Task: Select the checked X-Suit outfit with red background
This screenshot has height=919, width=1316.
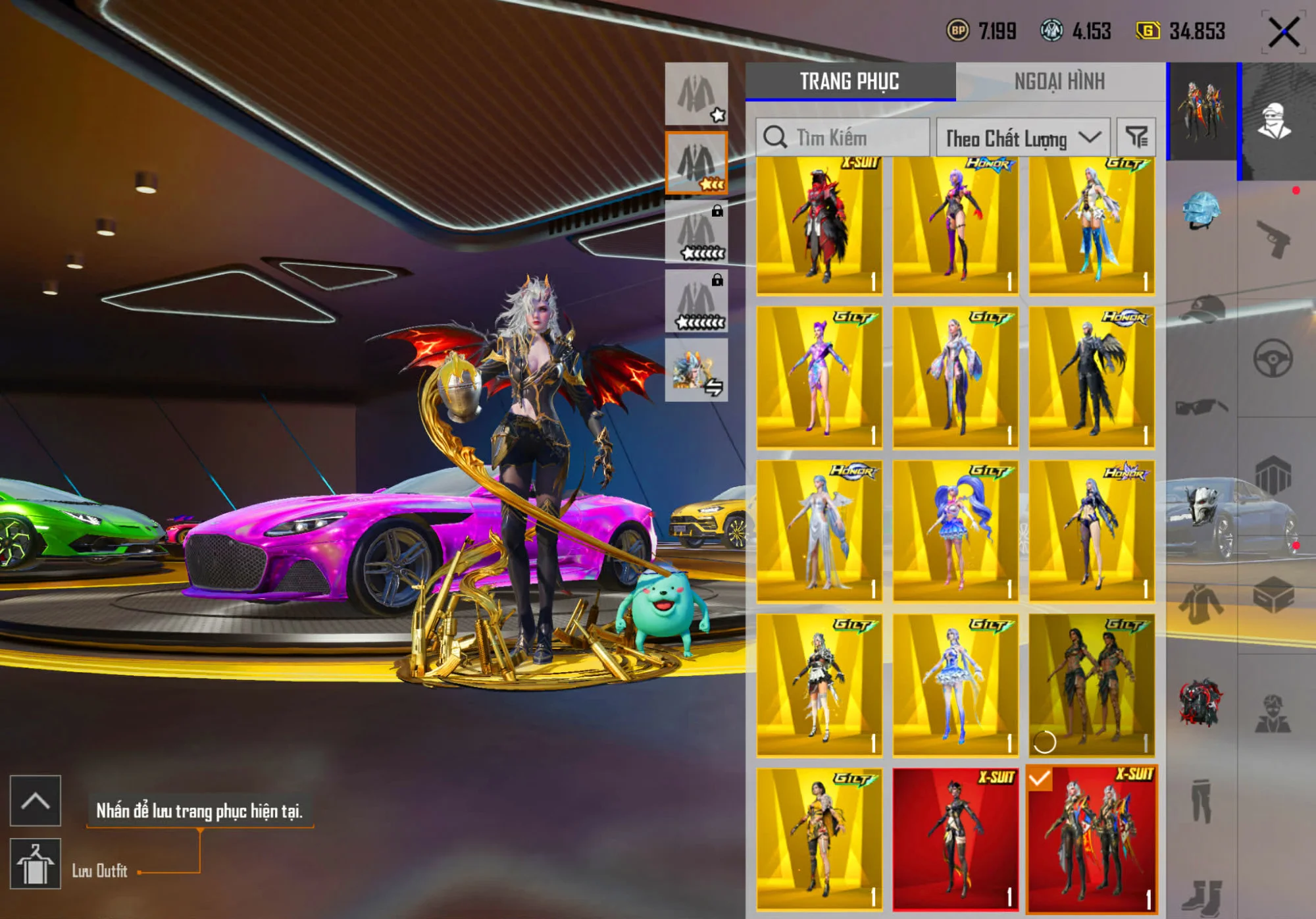Action: point(1092,839)
